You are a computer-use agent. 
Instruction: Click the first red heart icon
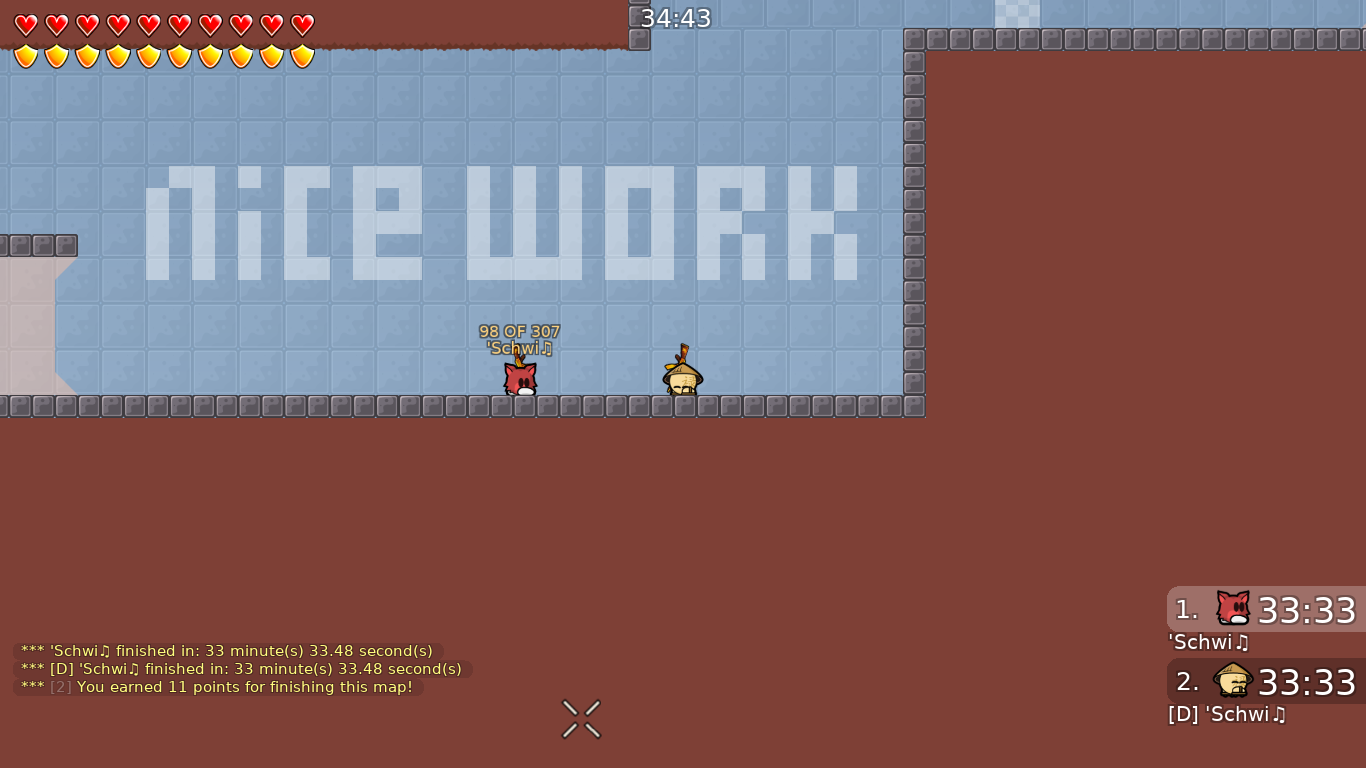pos(26,24)
